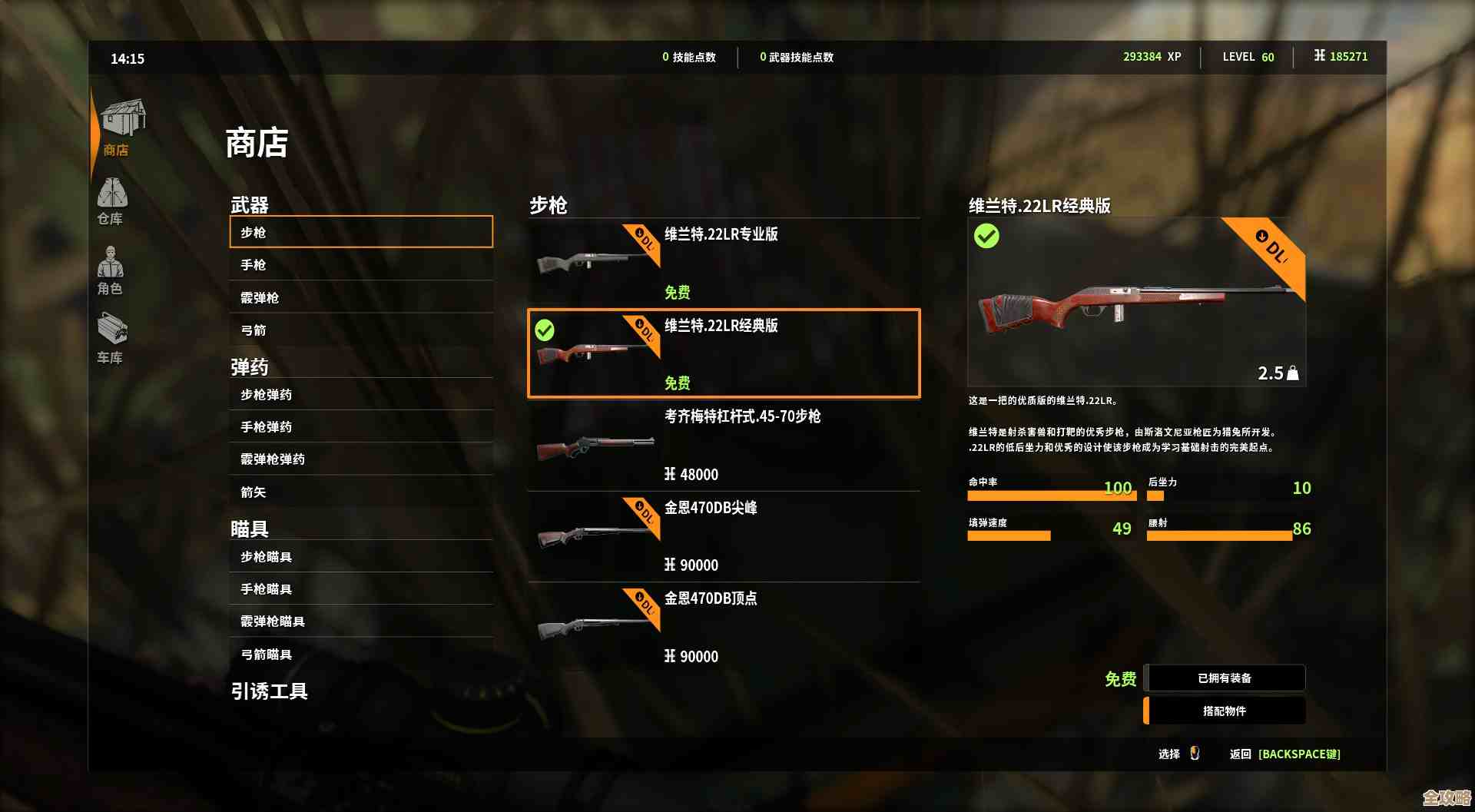Screen dimensions: 1475x812
Task: Open the 霰弹枪 shotgun weapon category
Action: pos(360,298)
